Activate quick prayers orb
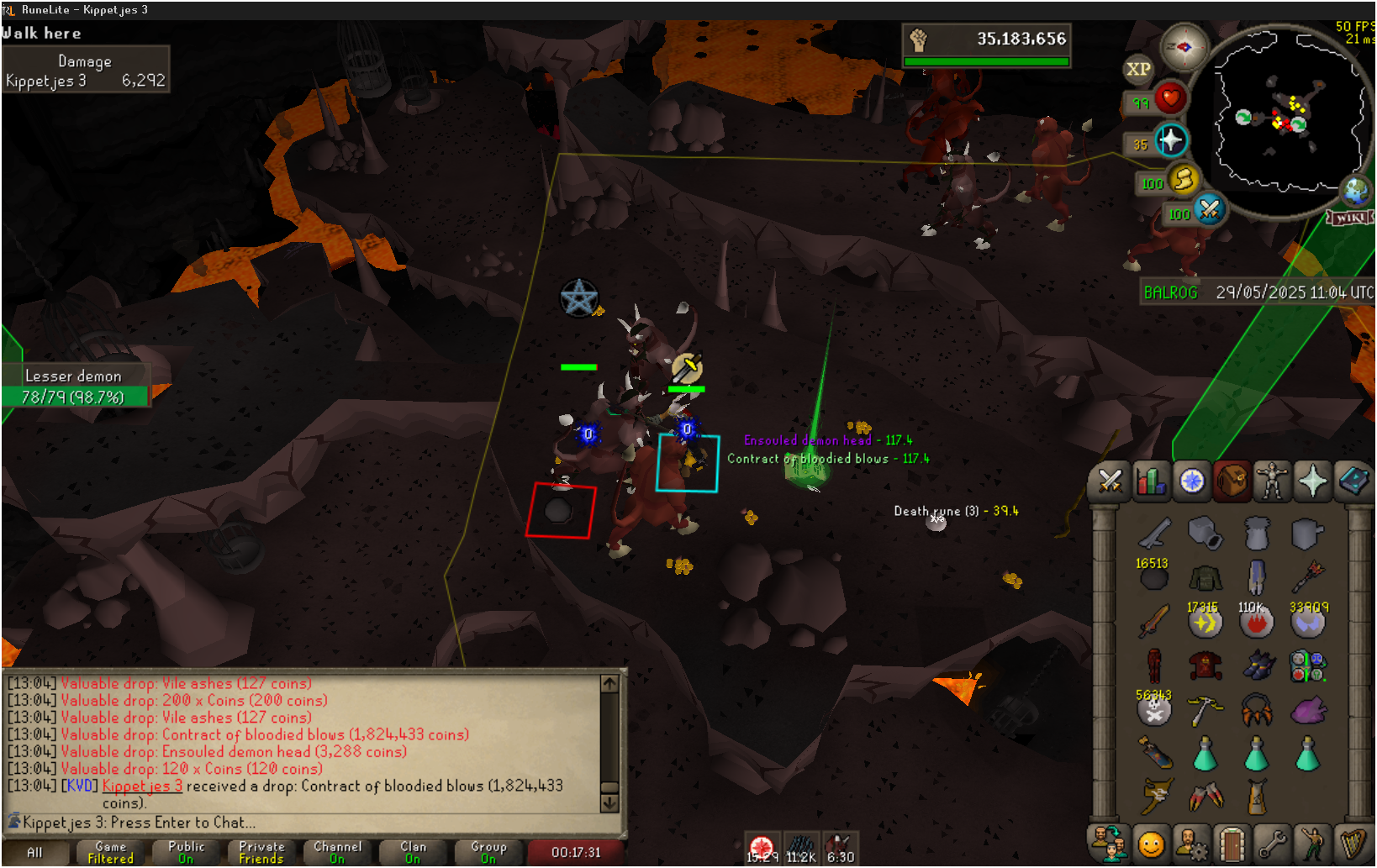This screenshot has height=868, width=1377. coord(1170,140)
